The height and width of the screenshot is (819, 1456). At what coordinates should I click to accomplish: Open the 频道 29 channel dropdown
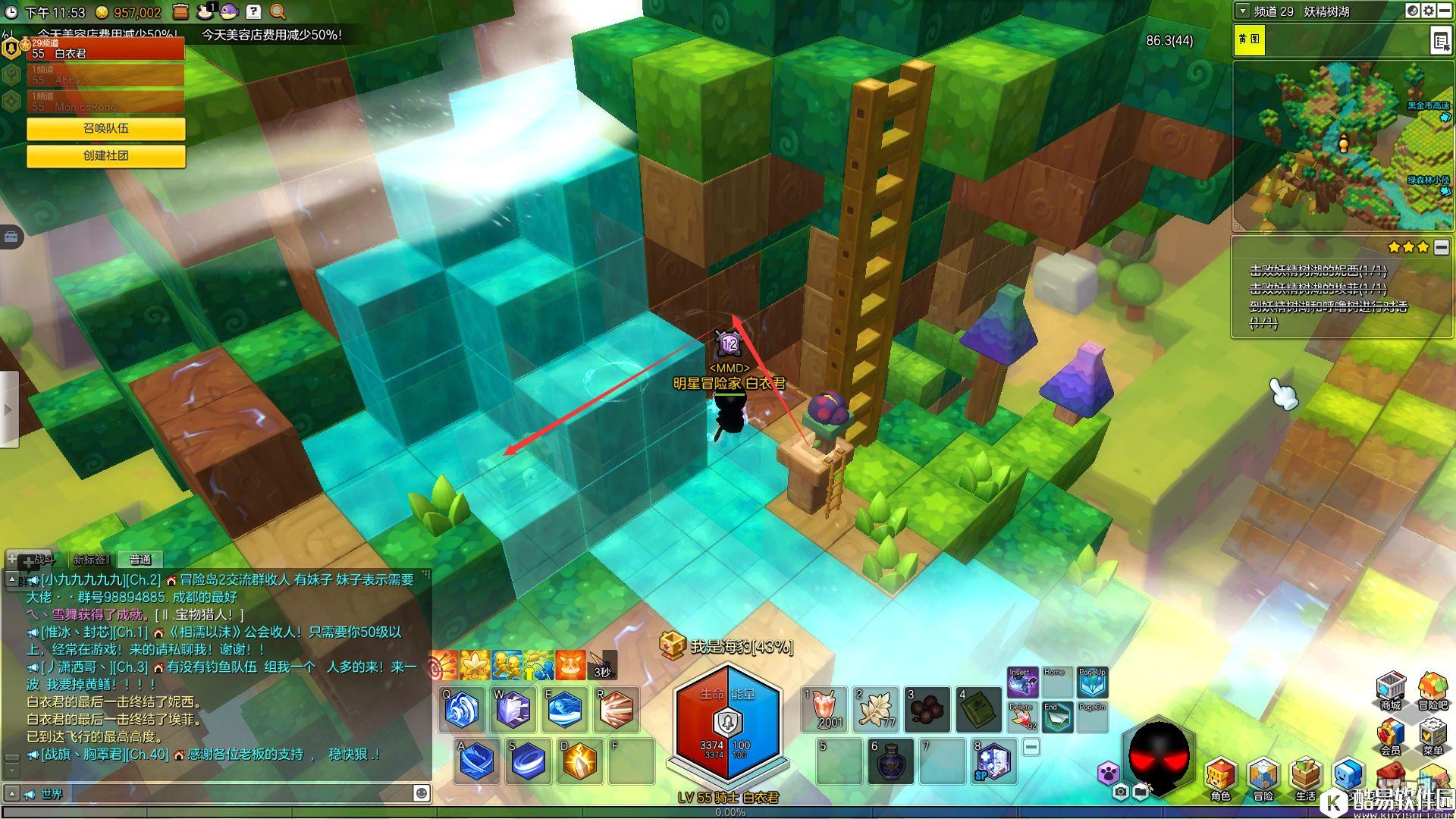coord(1242,11)
